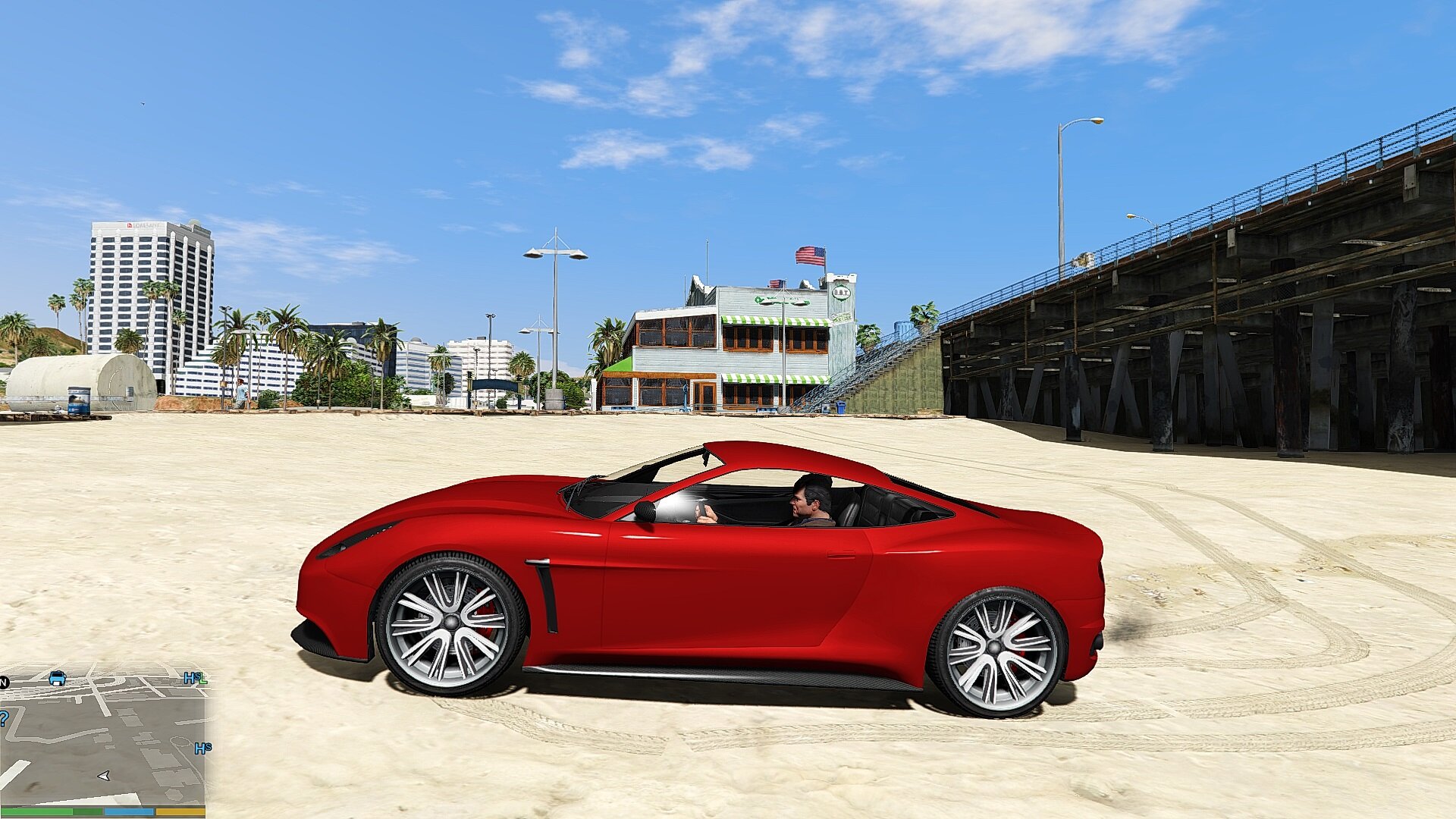Click the white player arrow on minimap
Screen dimensions: 1456x819
[x=104, y=776]
